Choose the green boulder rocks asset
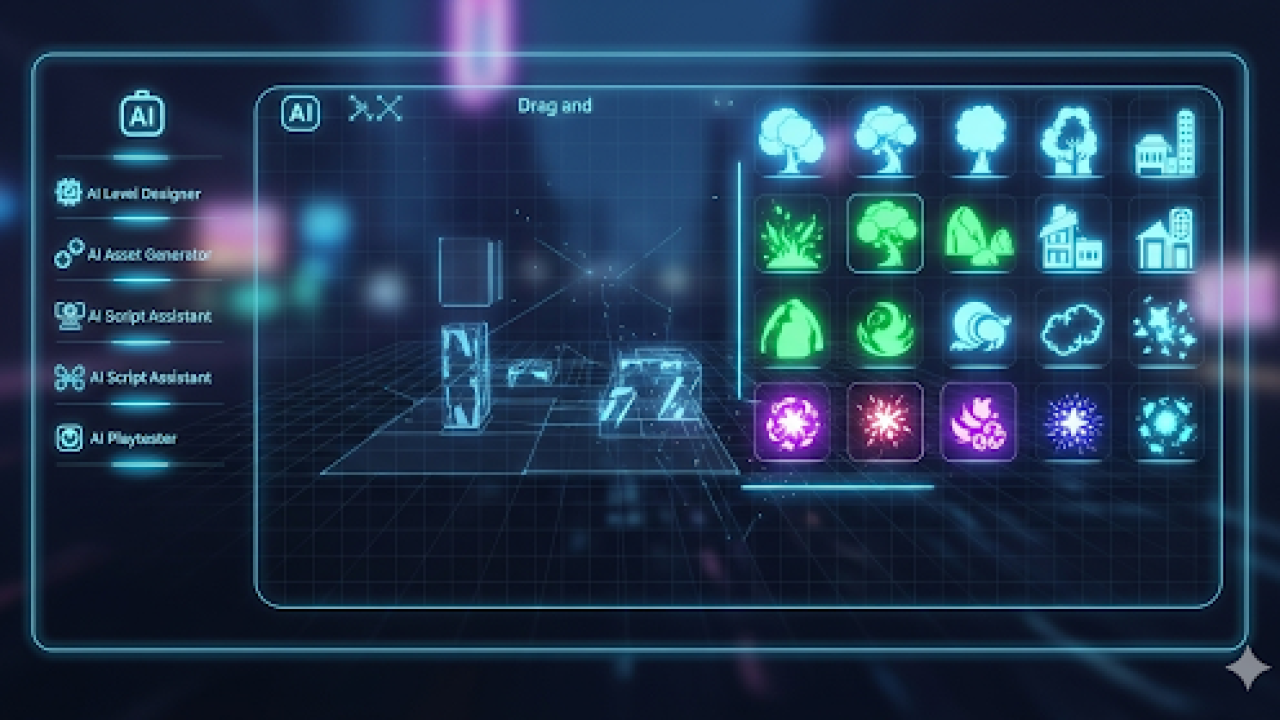 pyautogui.click(x=978, y=236)
